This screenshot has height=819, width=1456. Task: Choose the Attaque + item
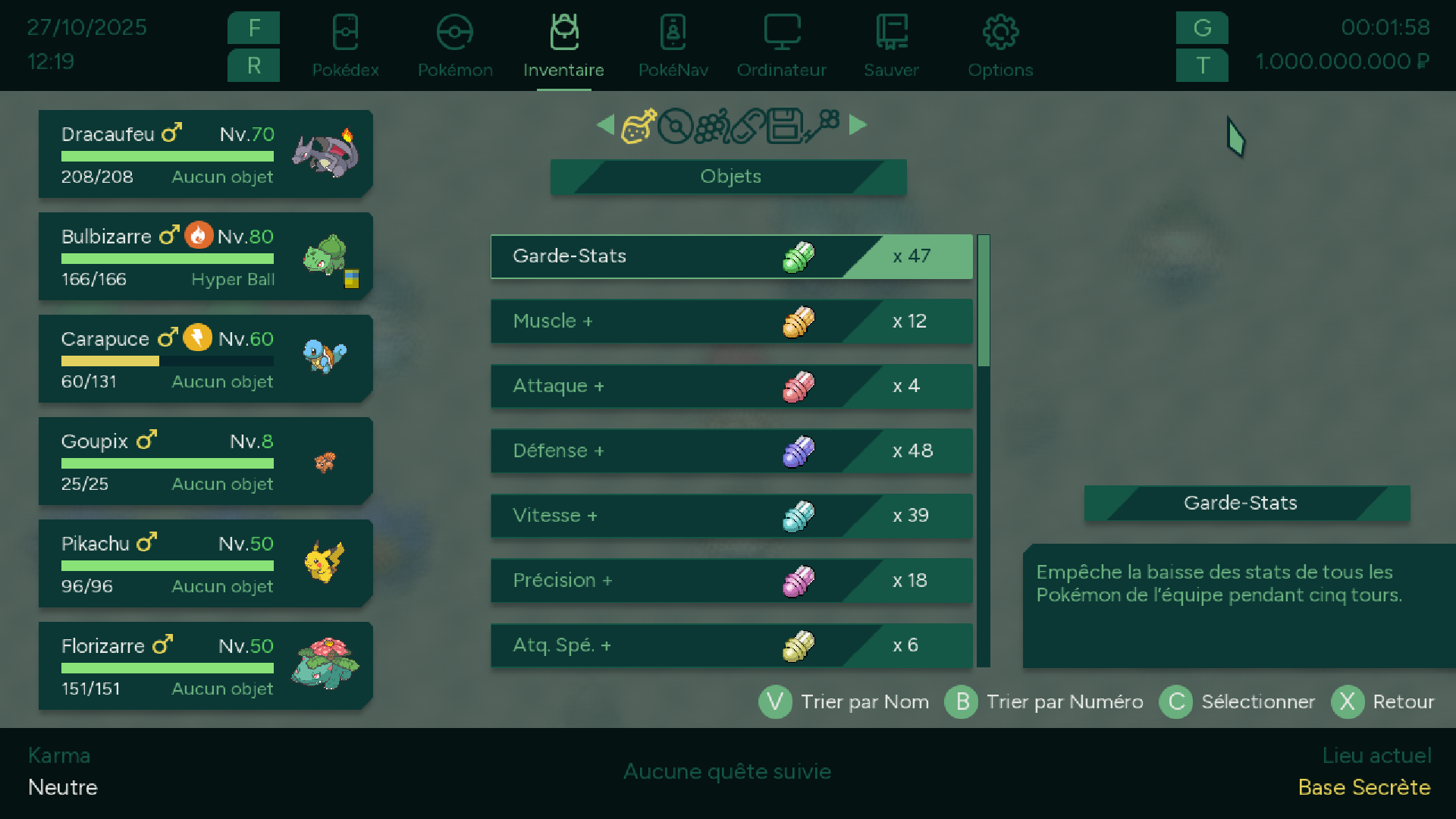point(731,386)
